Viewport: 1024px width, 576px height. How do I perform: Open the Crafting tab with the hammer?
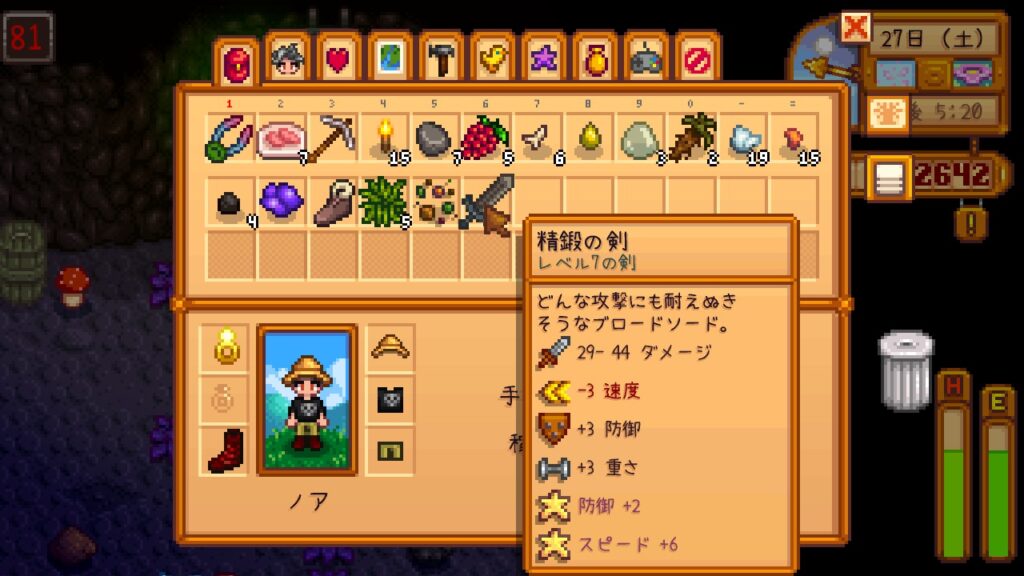442,60
